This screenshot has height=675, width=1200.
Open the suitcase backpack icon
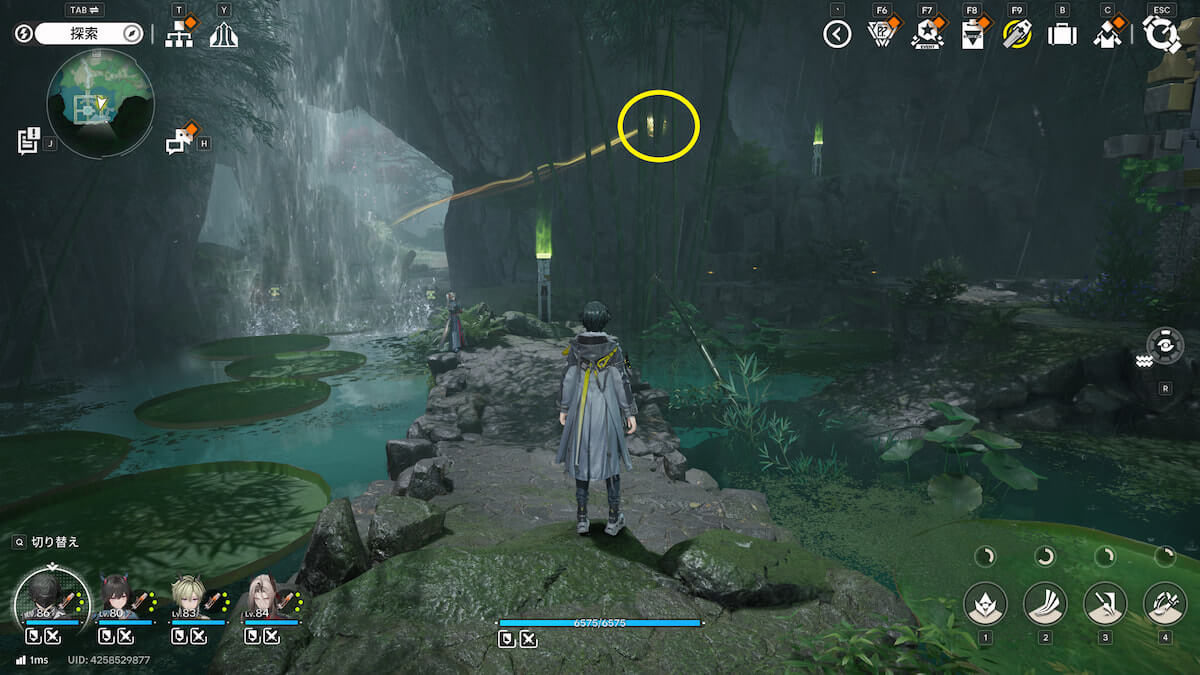[1062, 34]
